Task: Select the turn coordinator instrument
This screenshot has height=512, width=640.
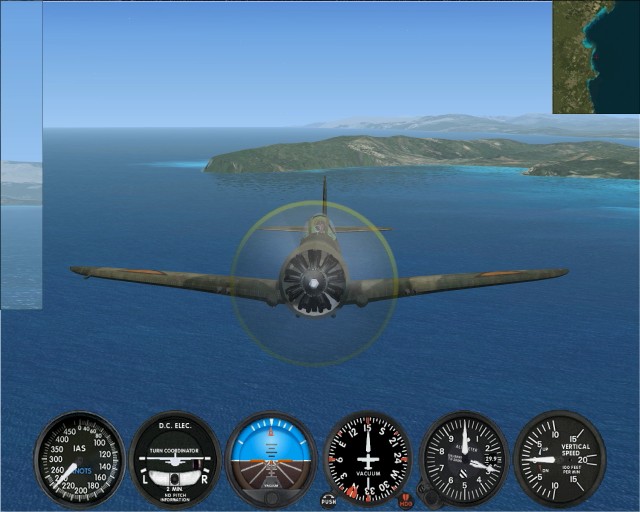Action: (175, 460)
